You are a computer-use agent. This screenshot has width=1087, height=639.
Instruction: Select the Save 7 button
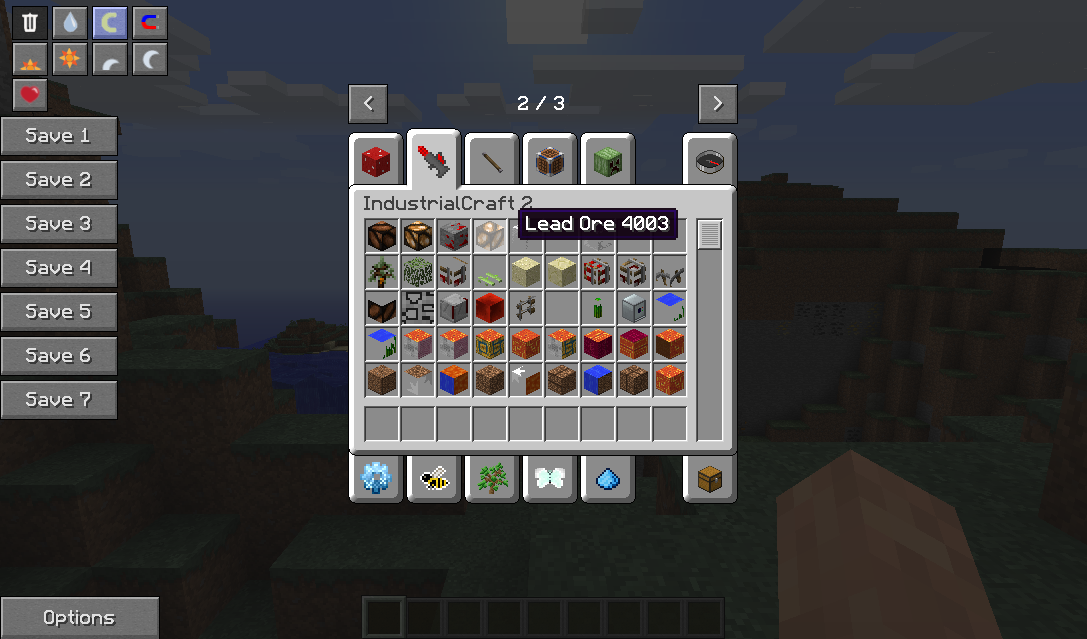58,400
